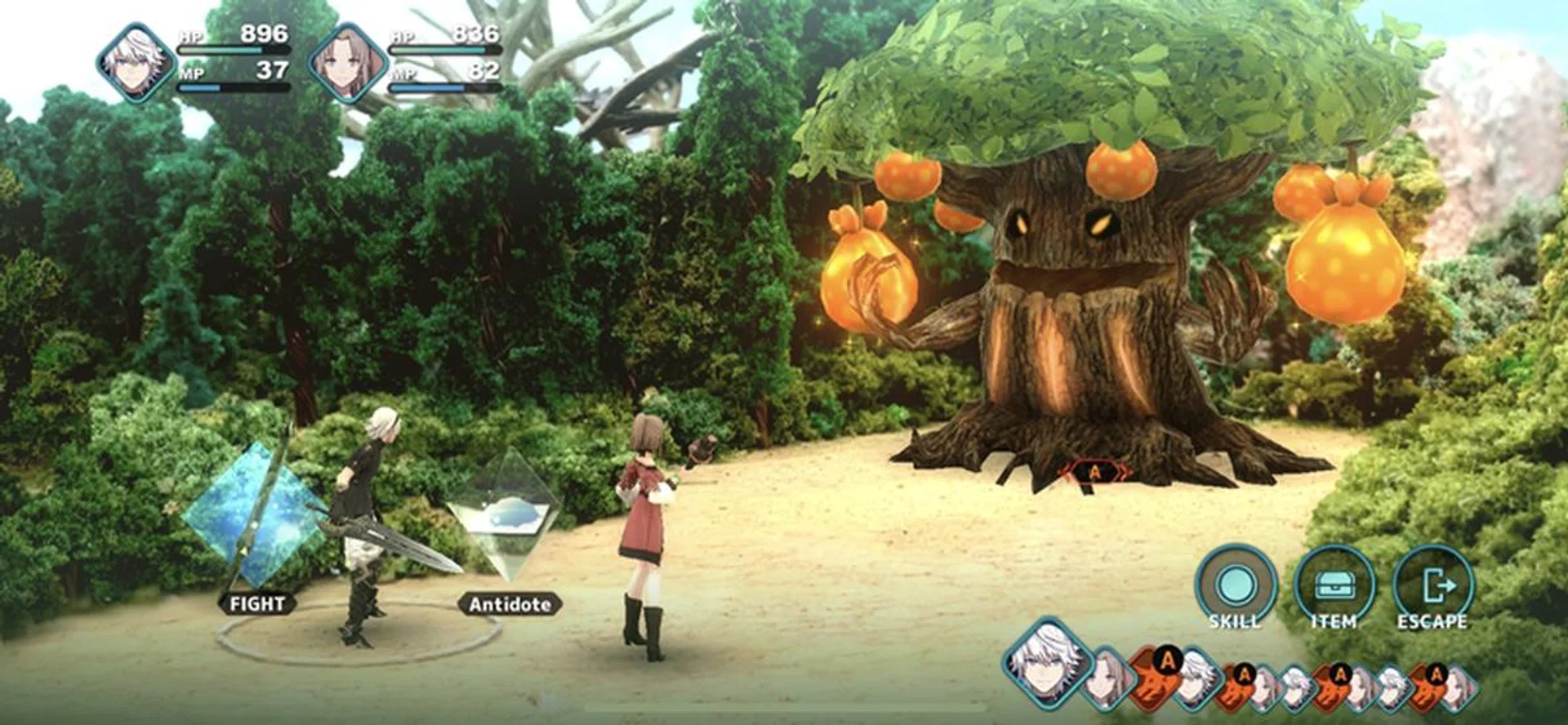Open the SKILL menu
Viewport: 1568px width, 725px height.
click(x=1236, y=587)
